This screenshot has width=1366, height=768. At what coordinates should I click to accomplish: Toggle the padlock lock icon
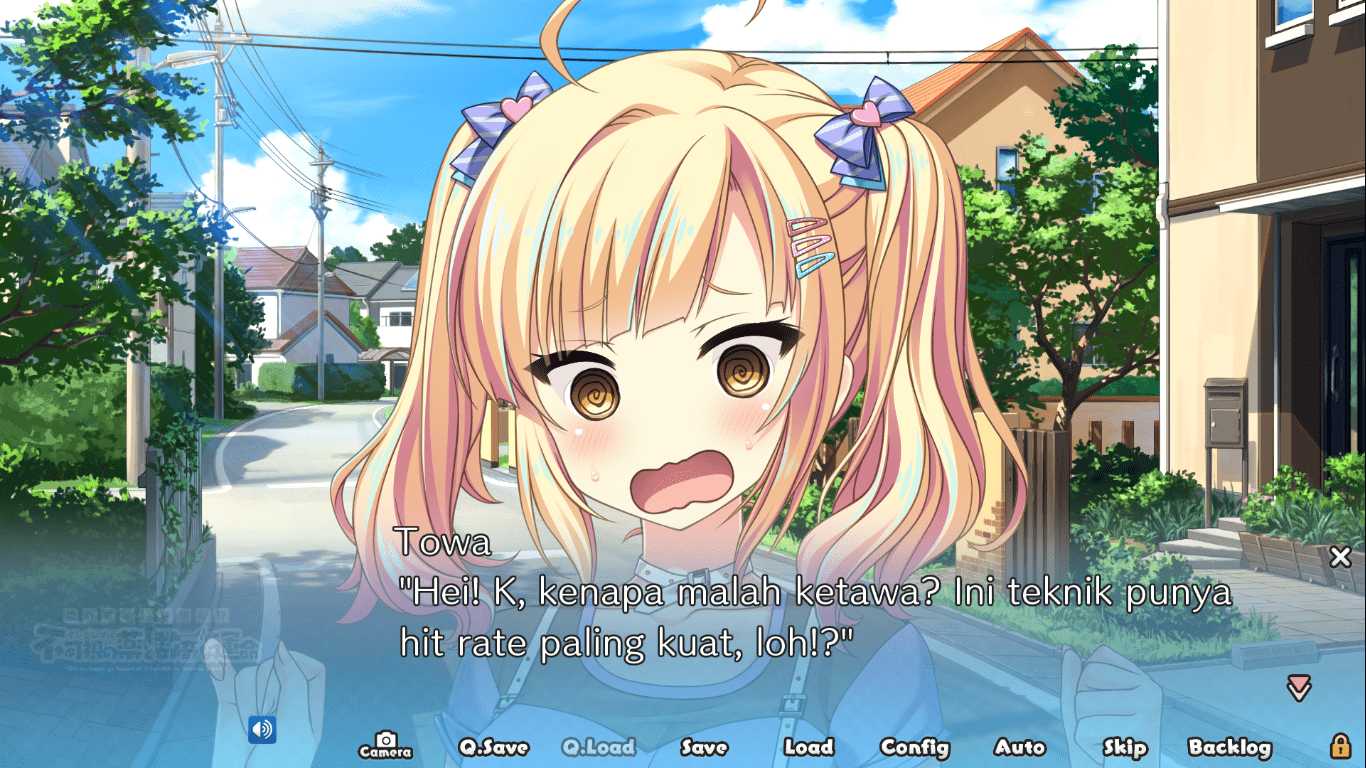click(1340, 746)
